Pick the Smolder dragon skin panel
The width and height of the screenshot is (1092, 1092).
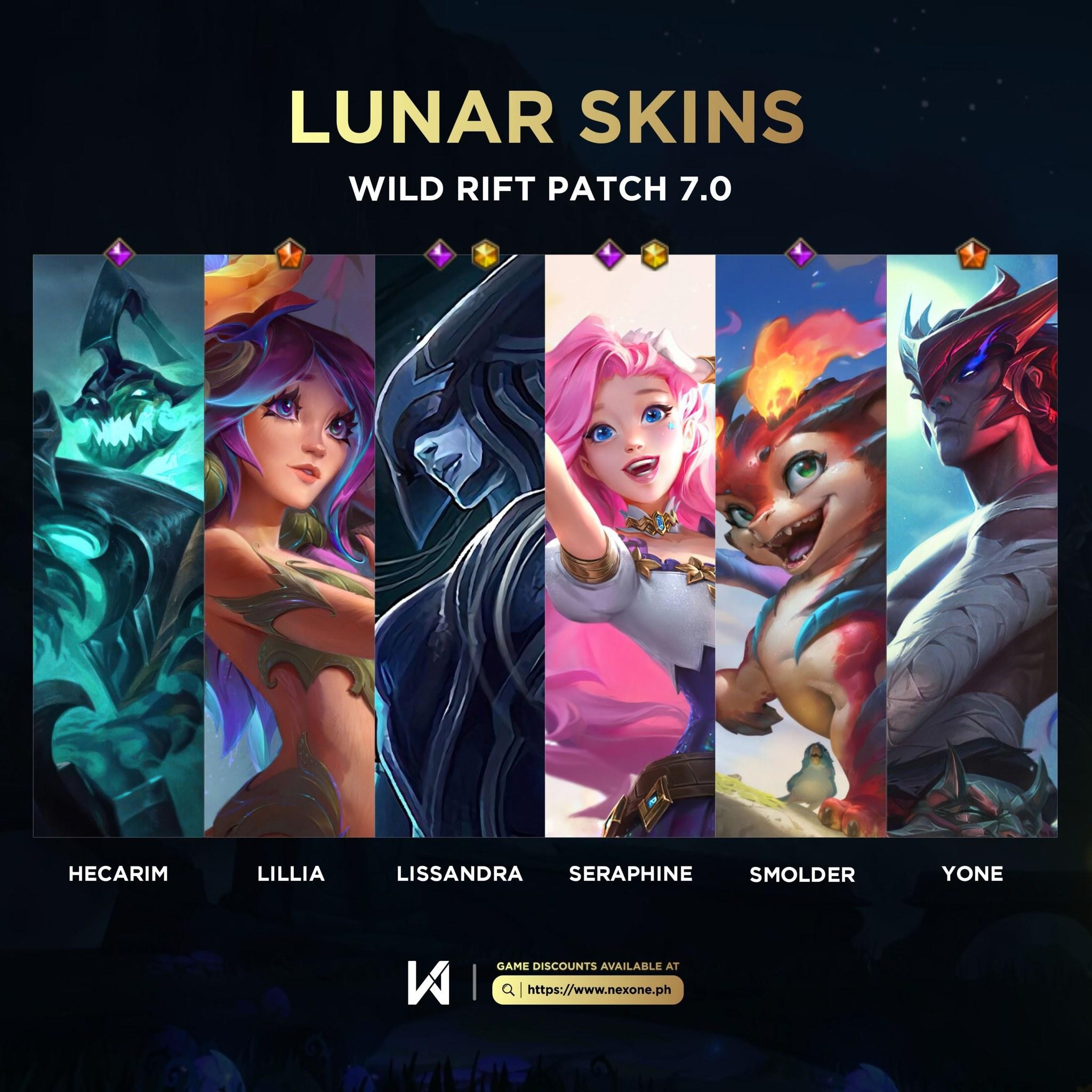pyautogui.click(x=801, y=545)
